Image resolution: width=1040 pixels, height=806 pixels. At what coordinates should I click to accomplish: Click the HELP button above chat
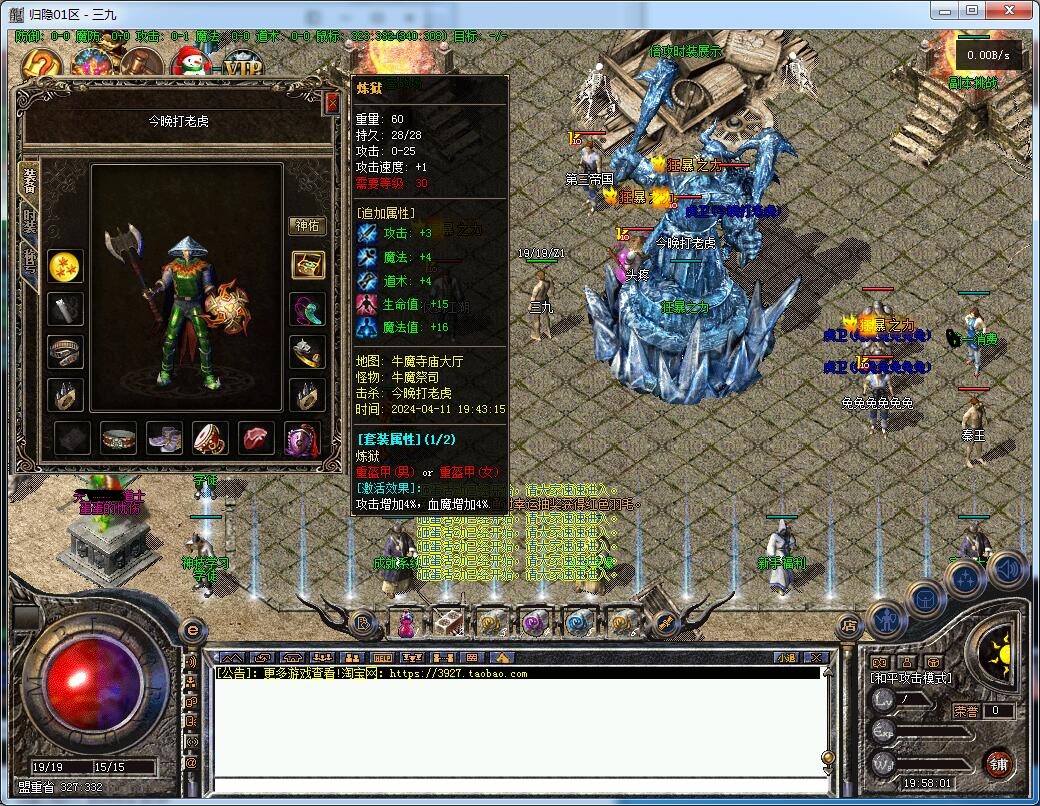pyautogui.click(x=382, y=658)
